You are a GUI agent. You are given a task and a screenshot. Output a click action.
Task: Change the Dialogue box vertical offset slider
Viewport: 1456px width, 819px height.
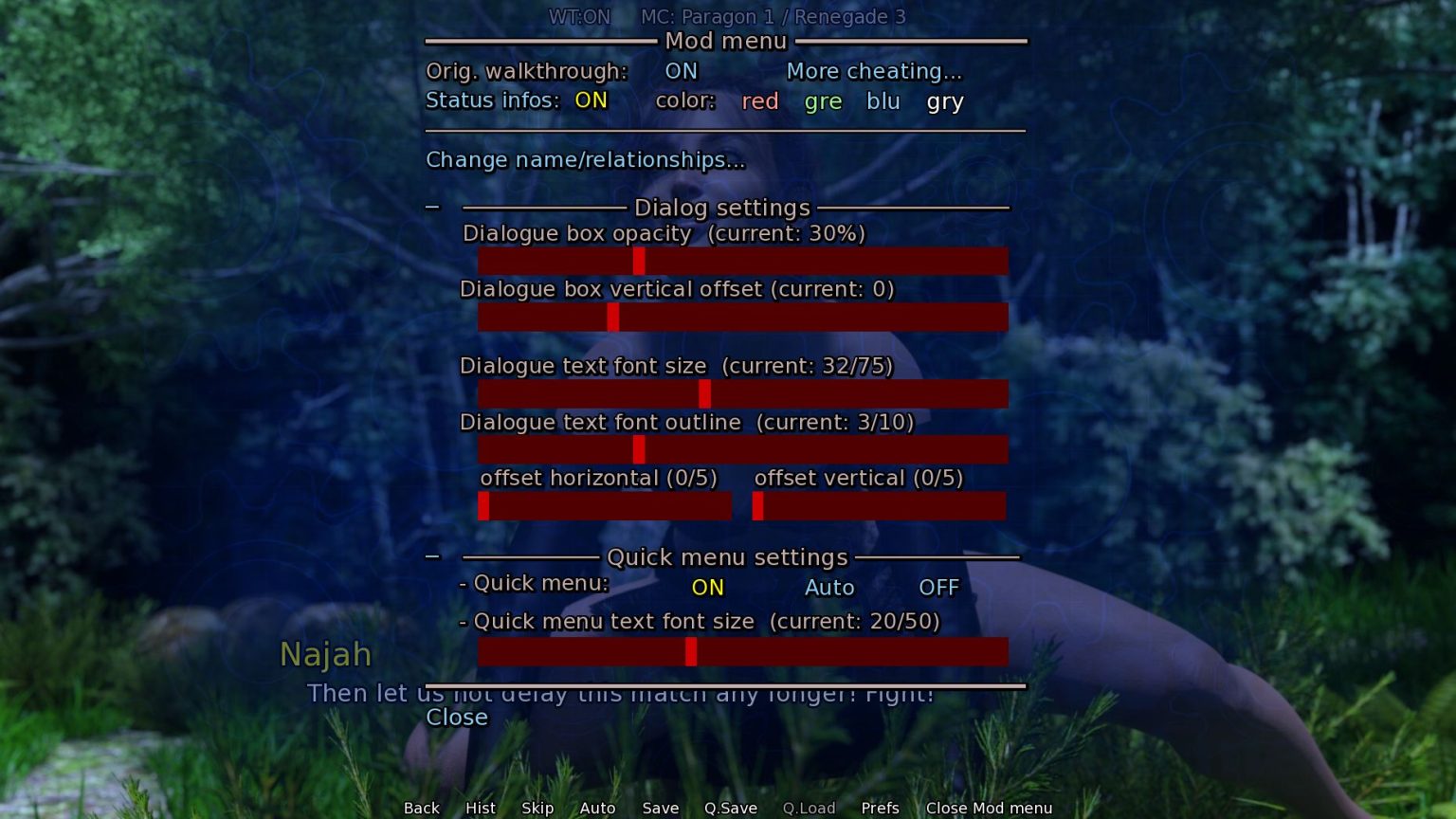[x=611, y=317]
